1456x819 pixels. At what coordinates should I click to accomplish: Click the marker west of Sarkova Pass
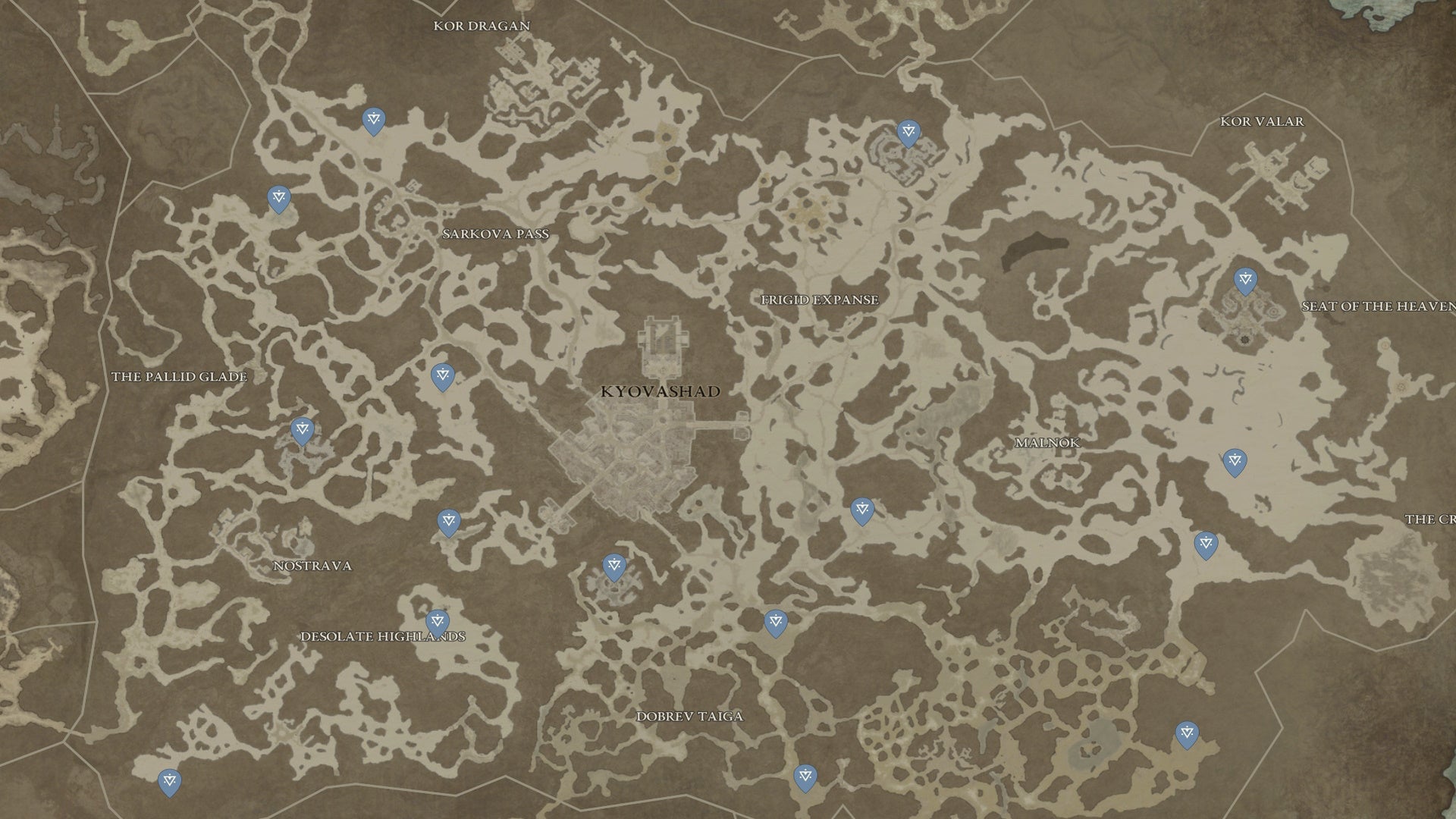[x=279, y=199]
